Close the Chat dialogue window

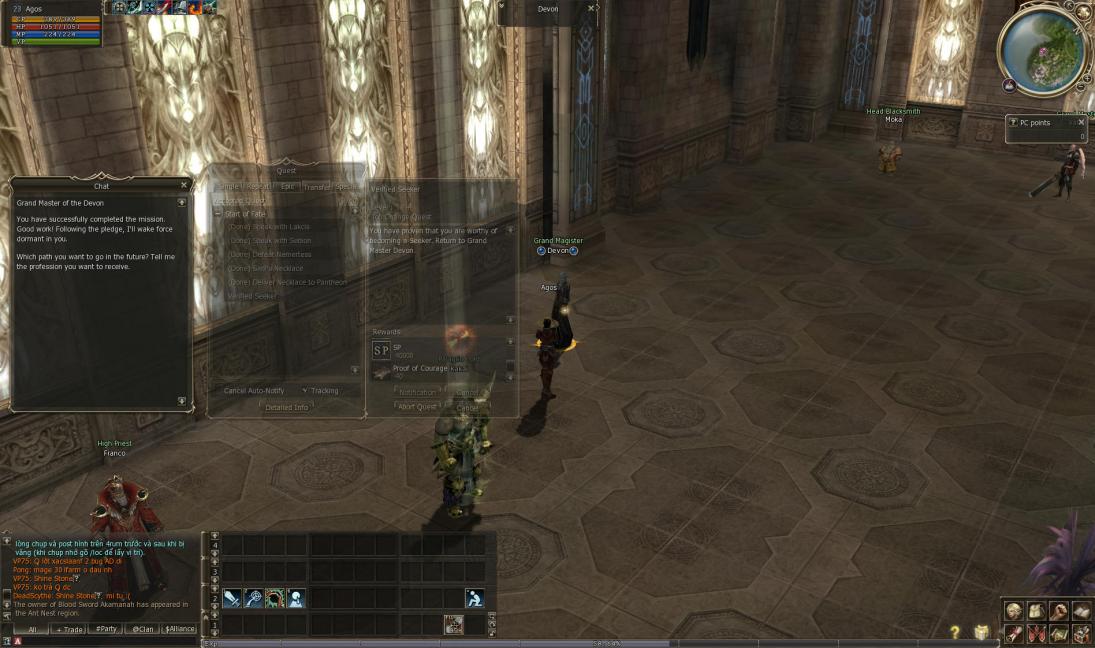tap(184, 185)
